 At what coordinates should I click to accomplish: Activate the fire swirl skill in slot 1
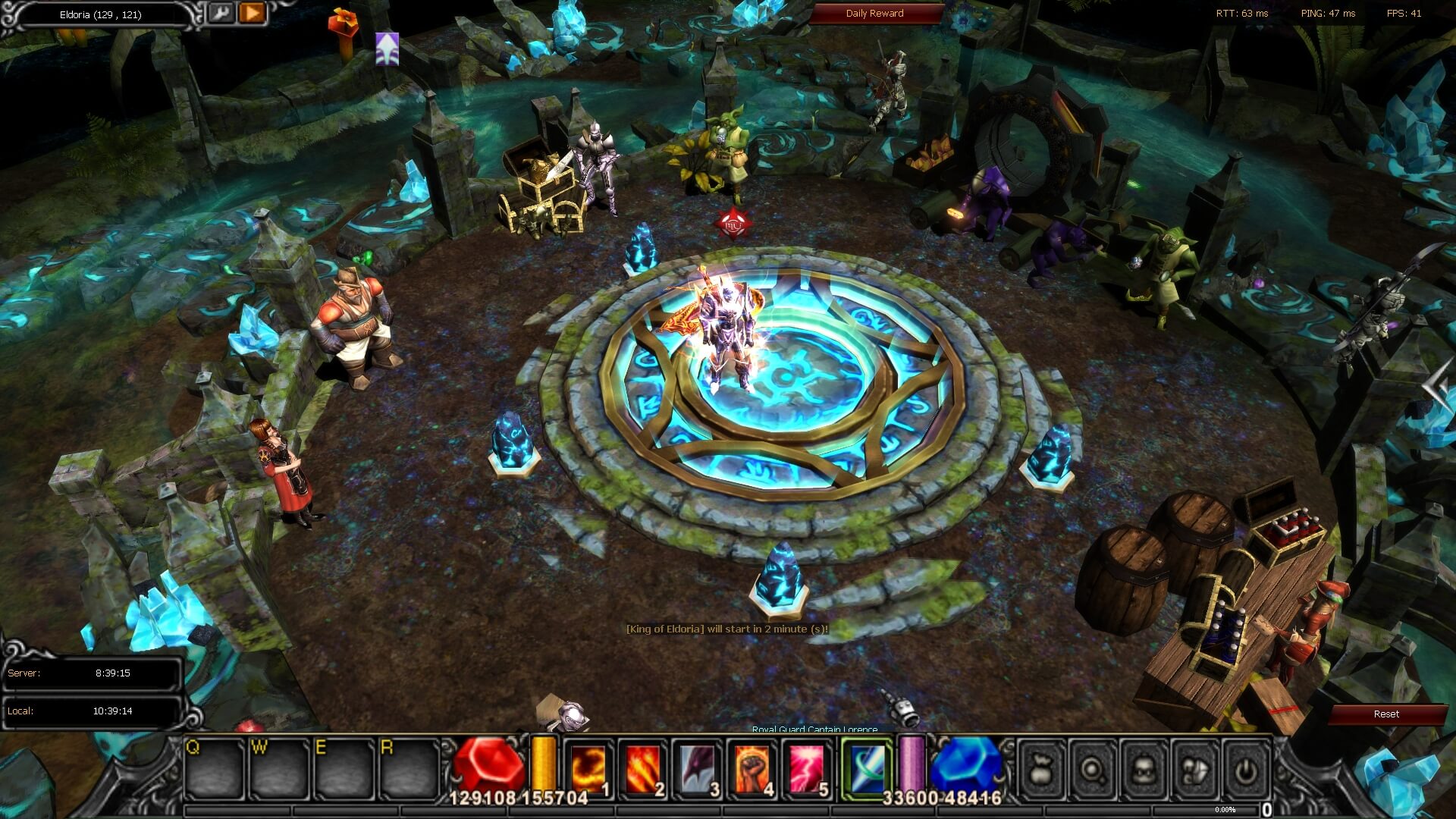(x=588, y=767)
